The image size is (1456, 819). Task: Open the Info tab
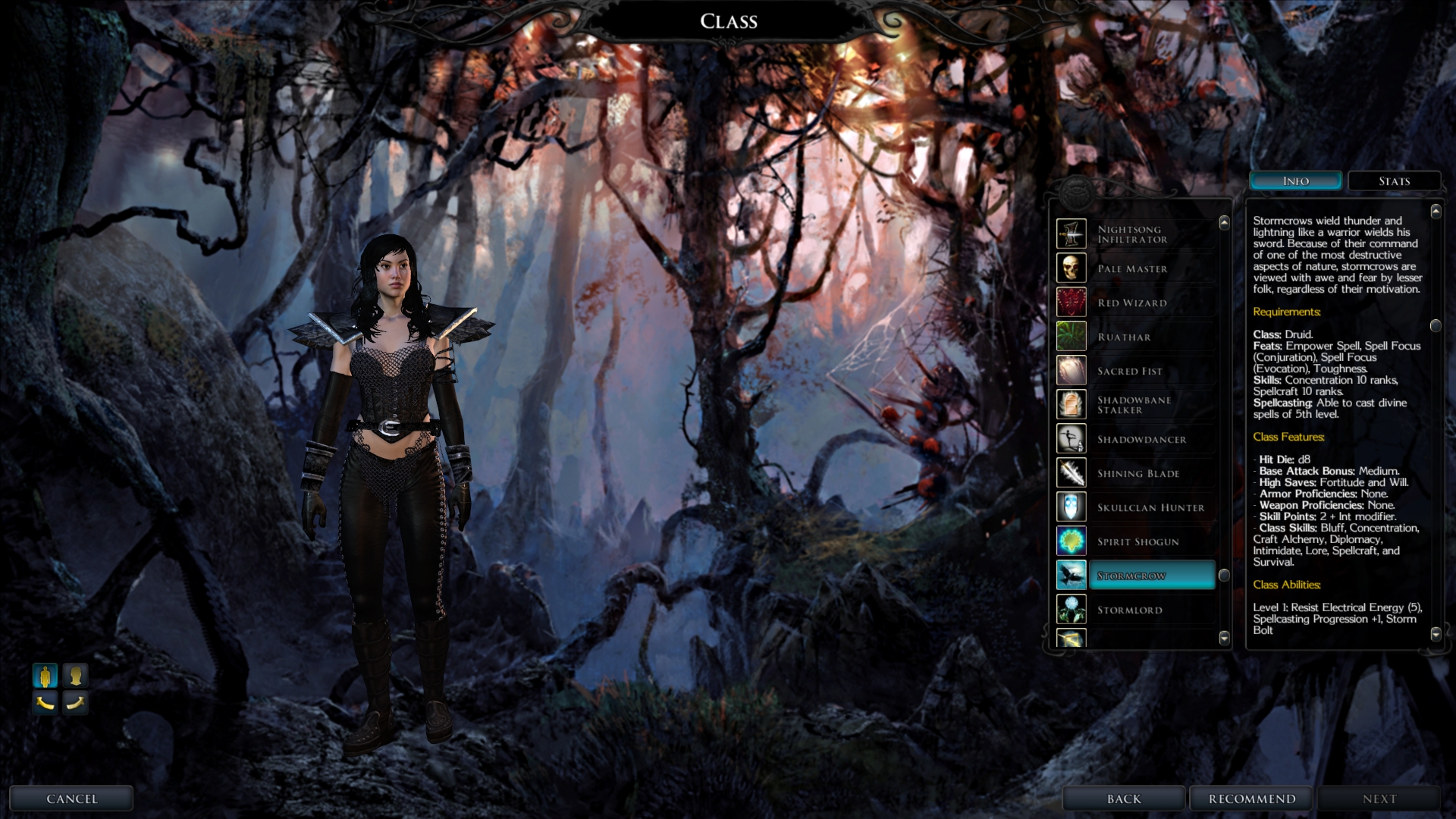1295,181
